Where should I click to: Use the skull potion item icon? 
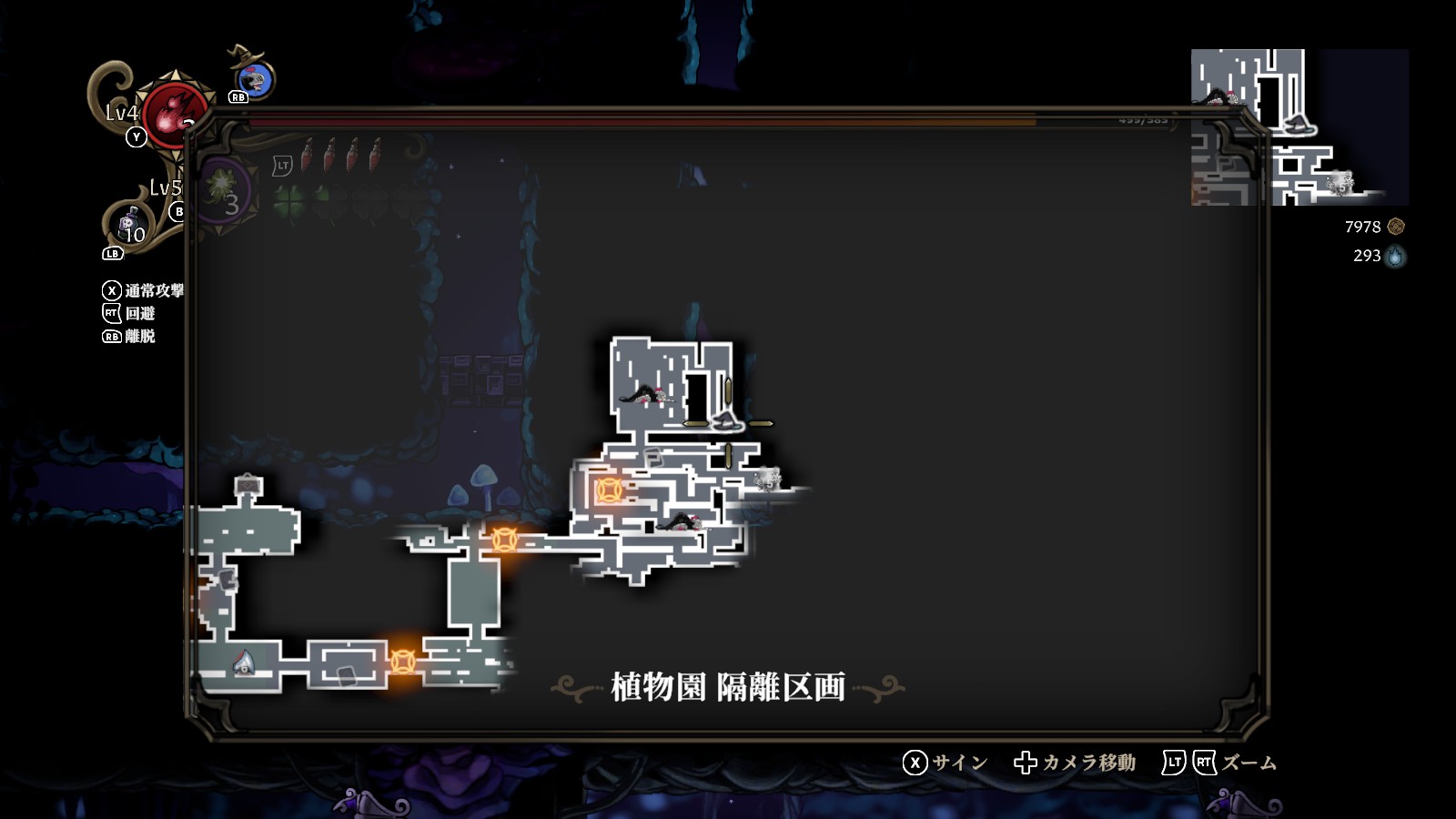pos(129,223)
